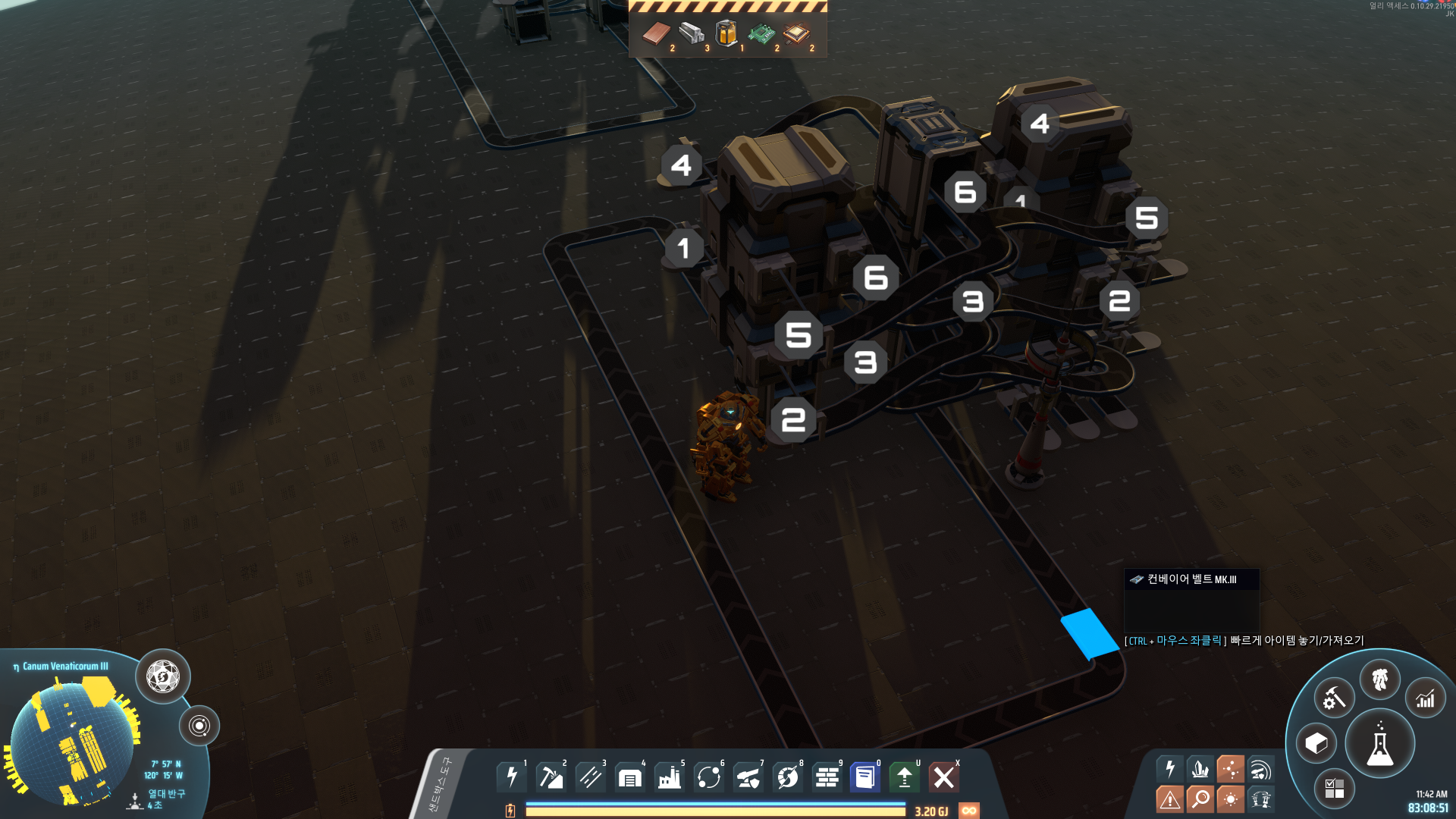Screen dimensions: 1456x819
Task: Open the defense turret build category
Action: coord(748,777)
